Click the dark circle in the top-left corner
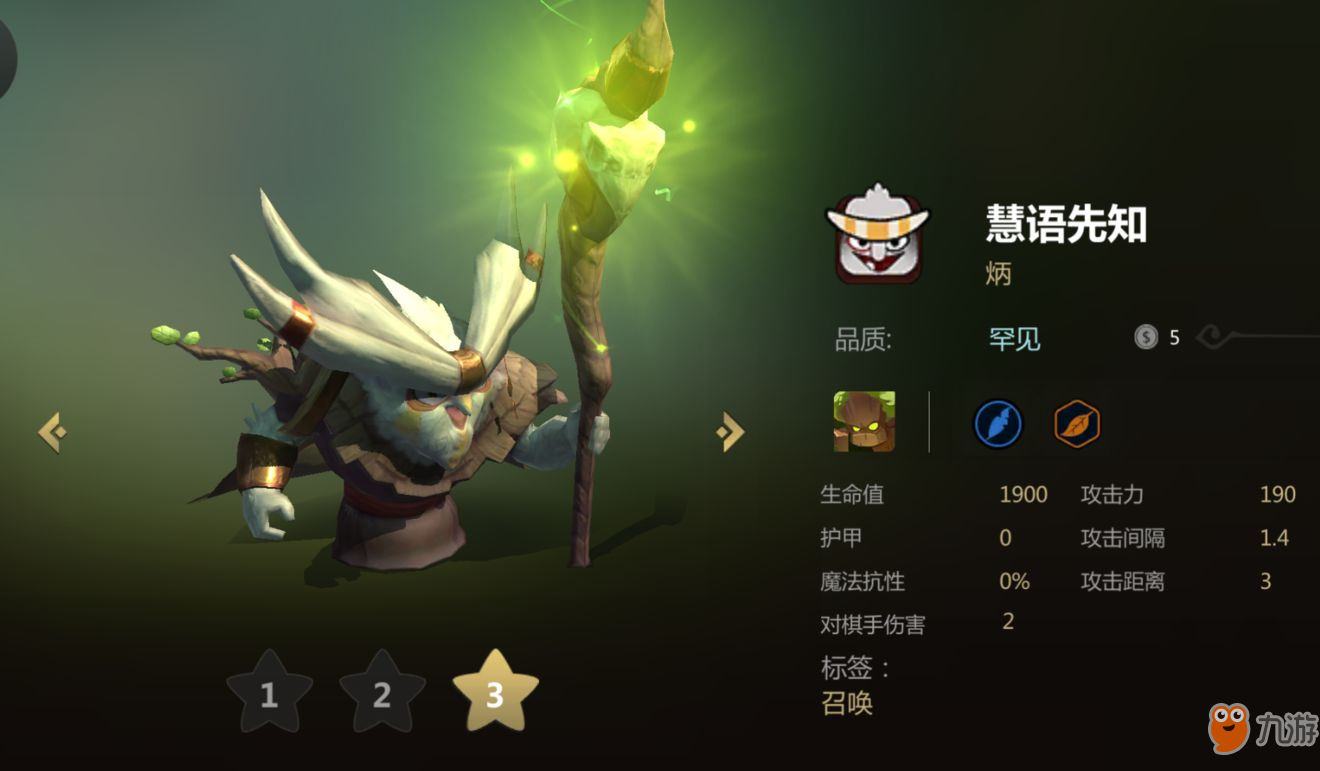 tap(5, 55)
